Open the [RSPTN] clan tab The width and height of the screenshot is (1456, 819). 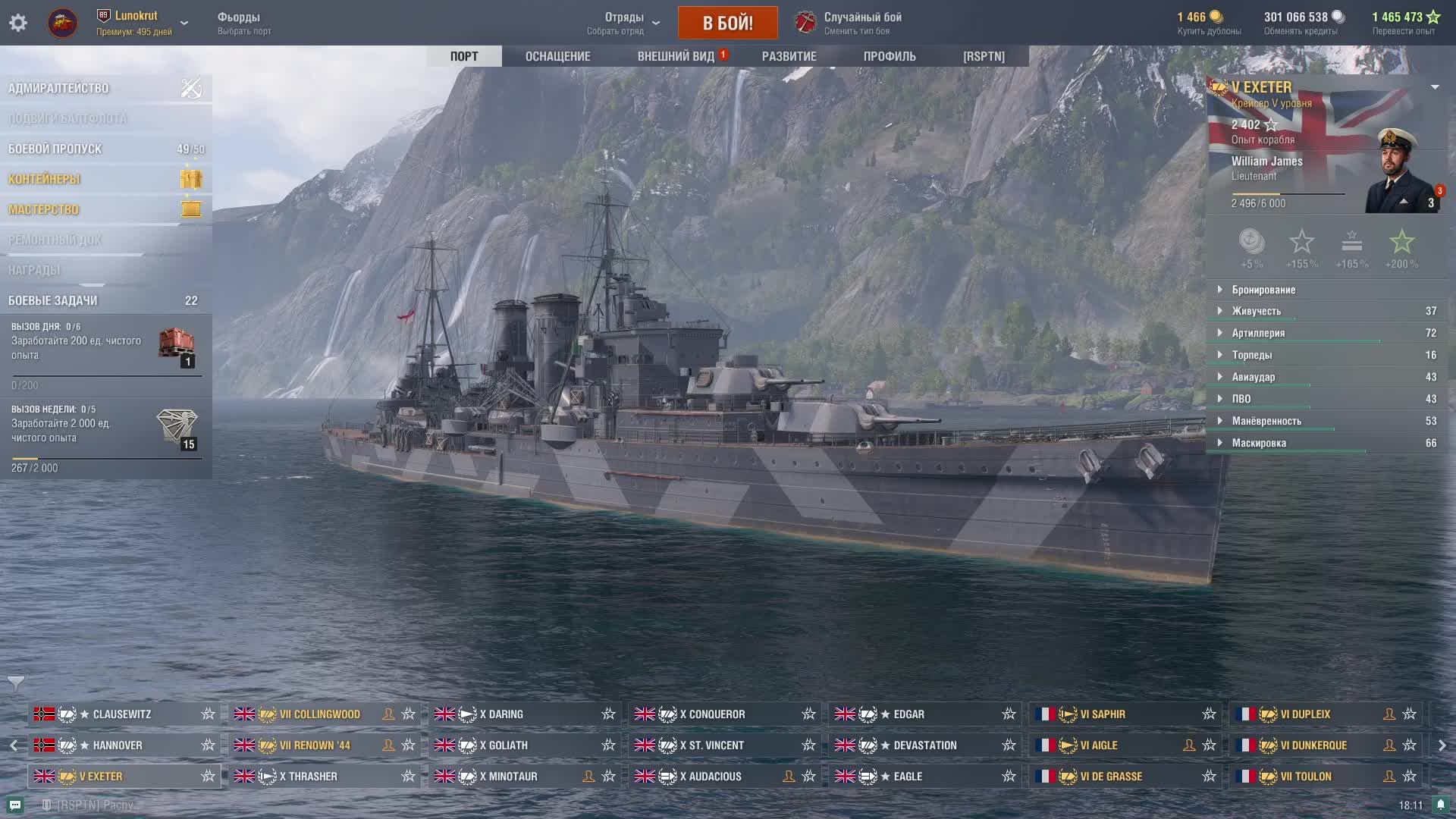[984, 56]
